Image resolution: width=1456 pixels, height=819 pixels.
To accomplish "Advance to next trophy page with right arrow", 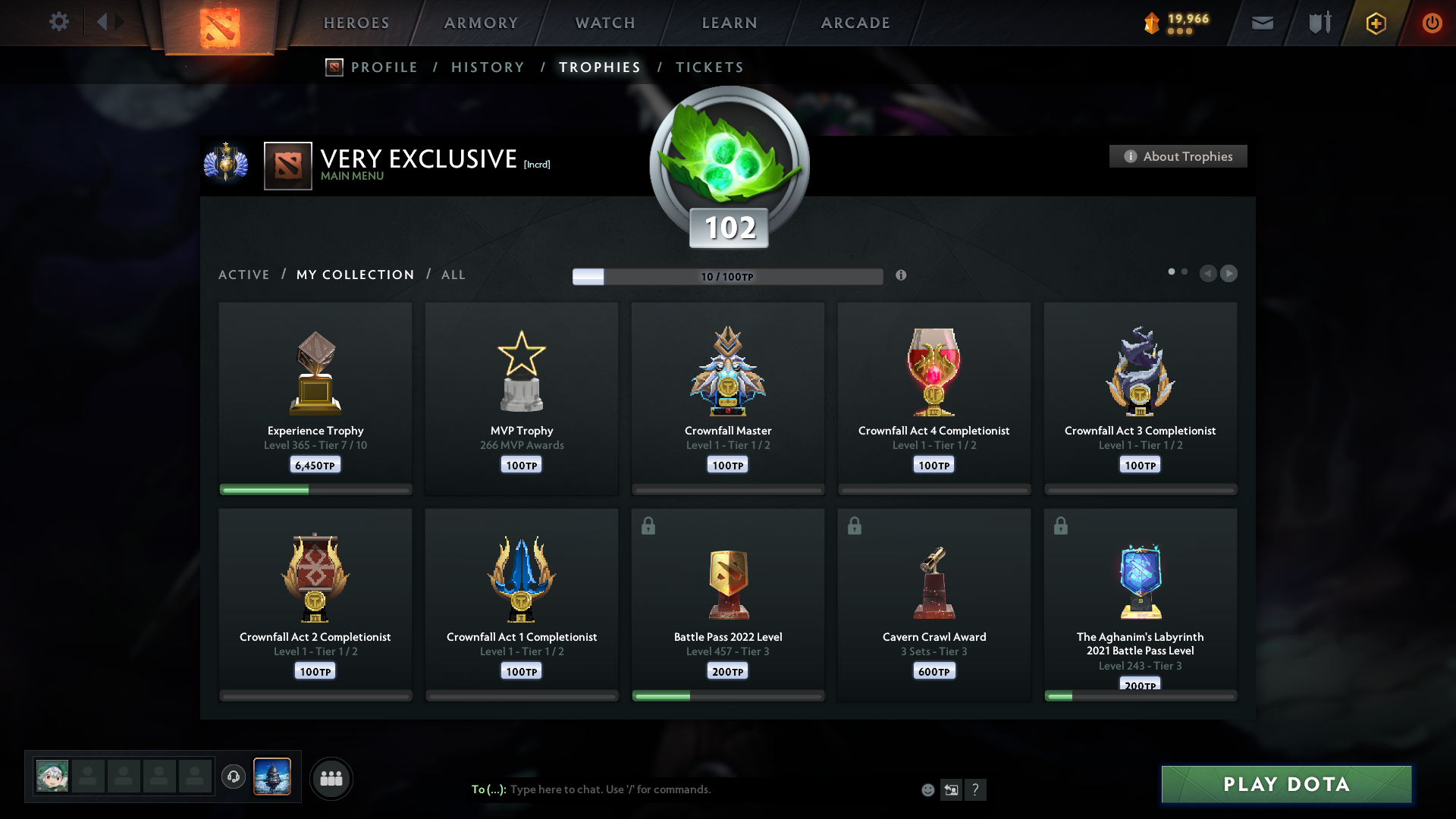I will (x=1229, y=274).
